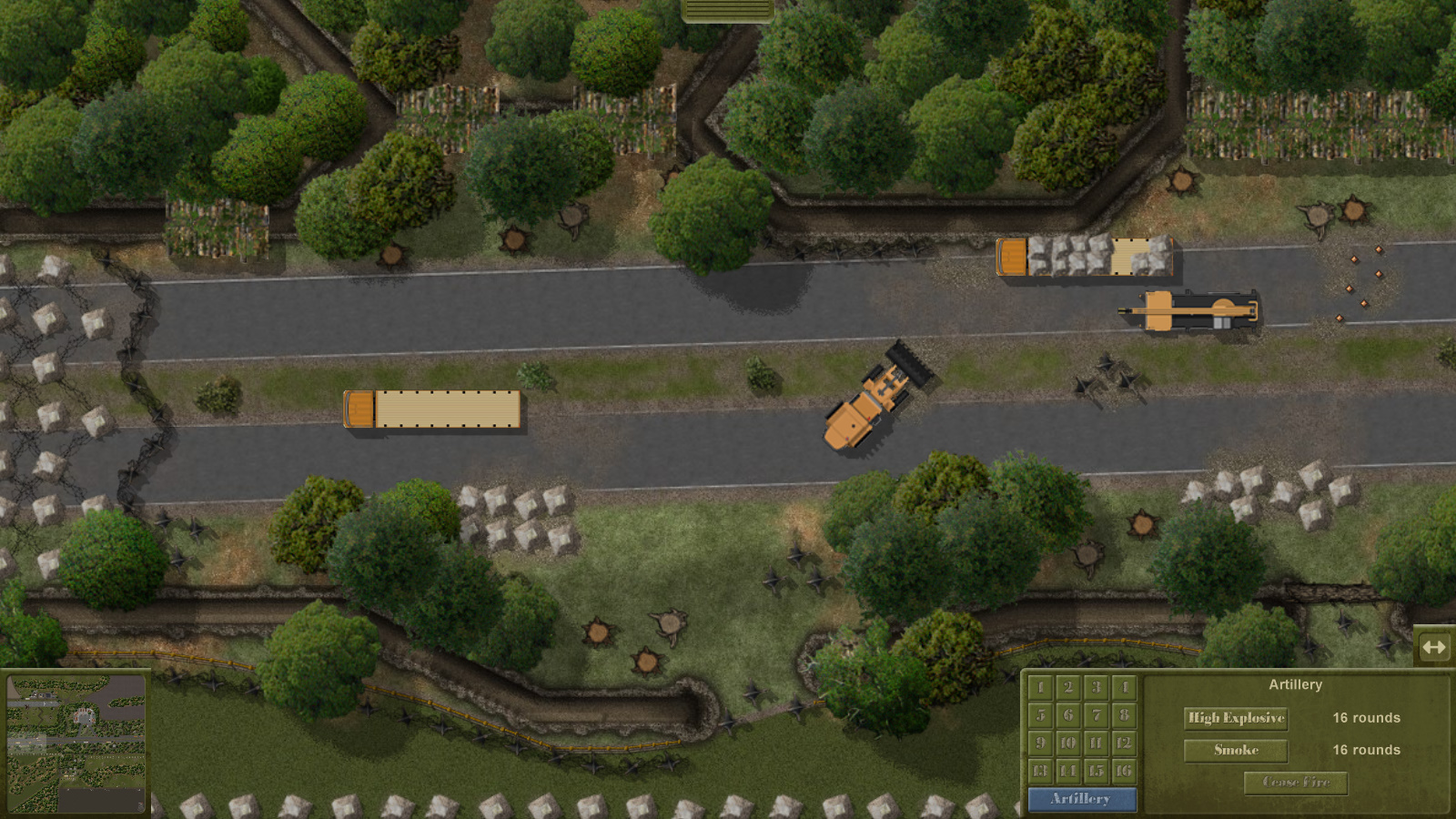
Task: Click the double-arrow panel toggle icon
Action: [1436, 647]
